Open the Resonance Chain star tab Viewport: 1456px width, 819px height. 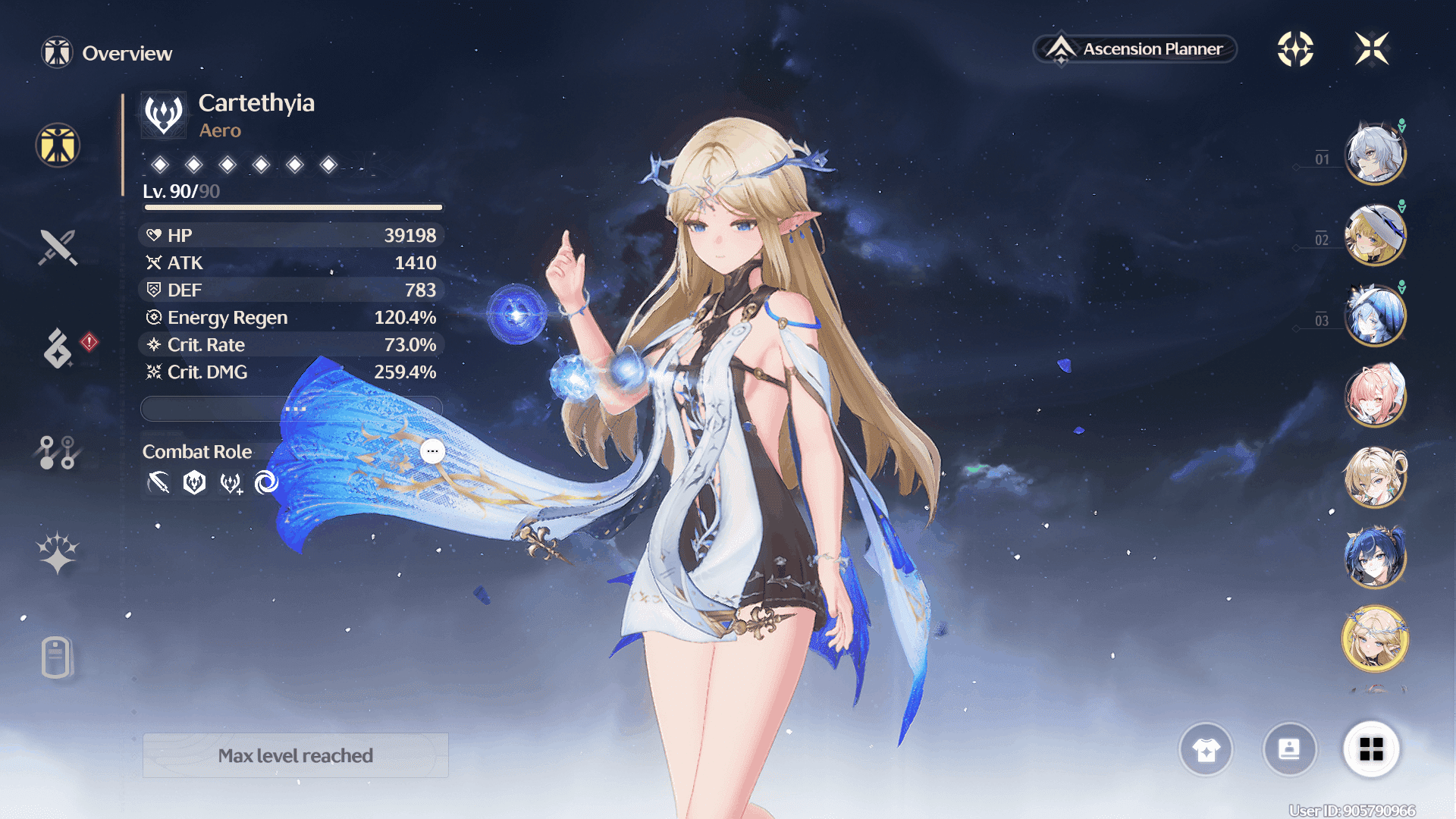(58, 553)
